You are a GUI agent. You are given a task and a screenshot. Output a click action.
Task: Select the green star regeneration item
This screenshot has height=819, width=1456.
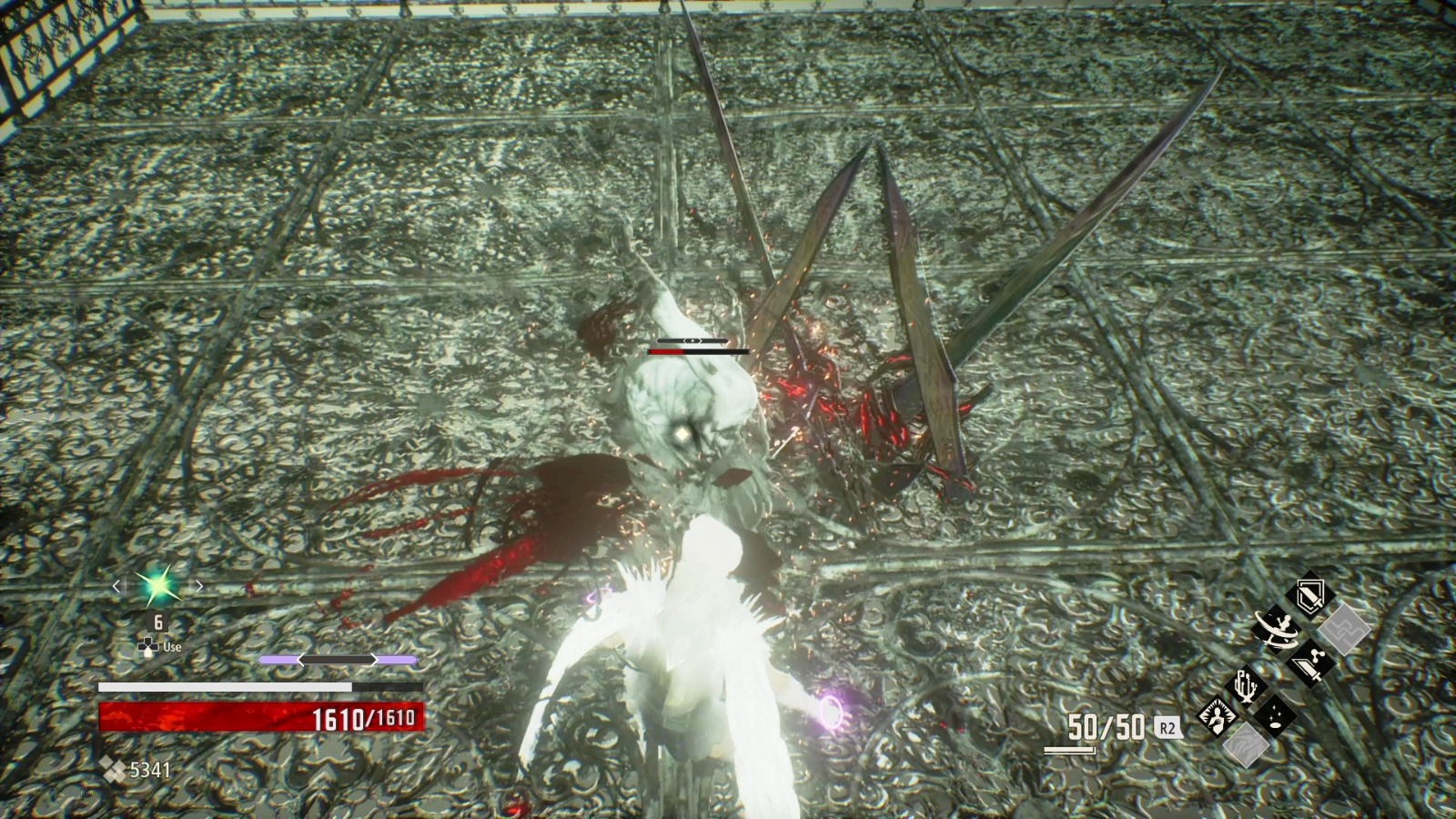tap(156, 587)
